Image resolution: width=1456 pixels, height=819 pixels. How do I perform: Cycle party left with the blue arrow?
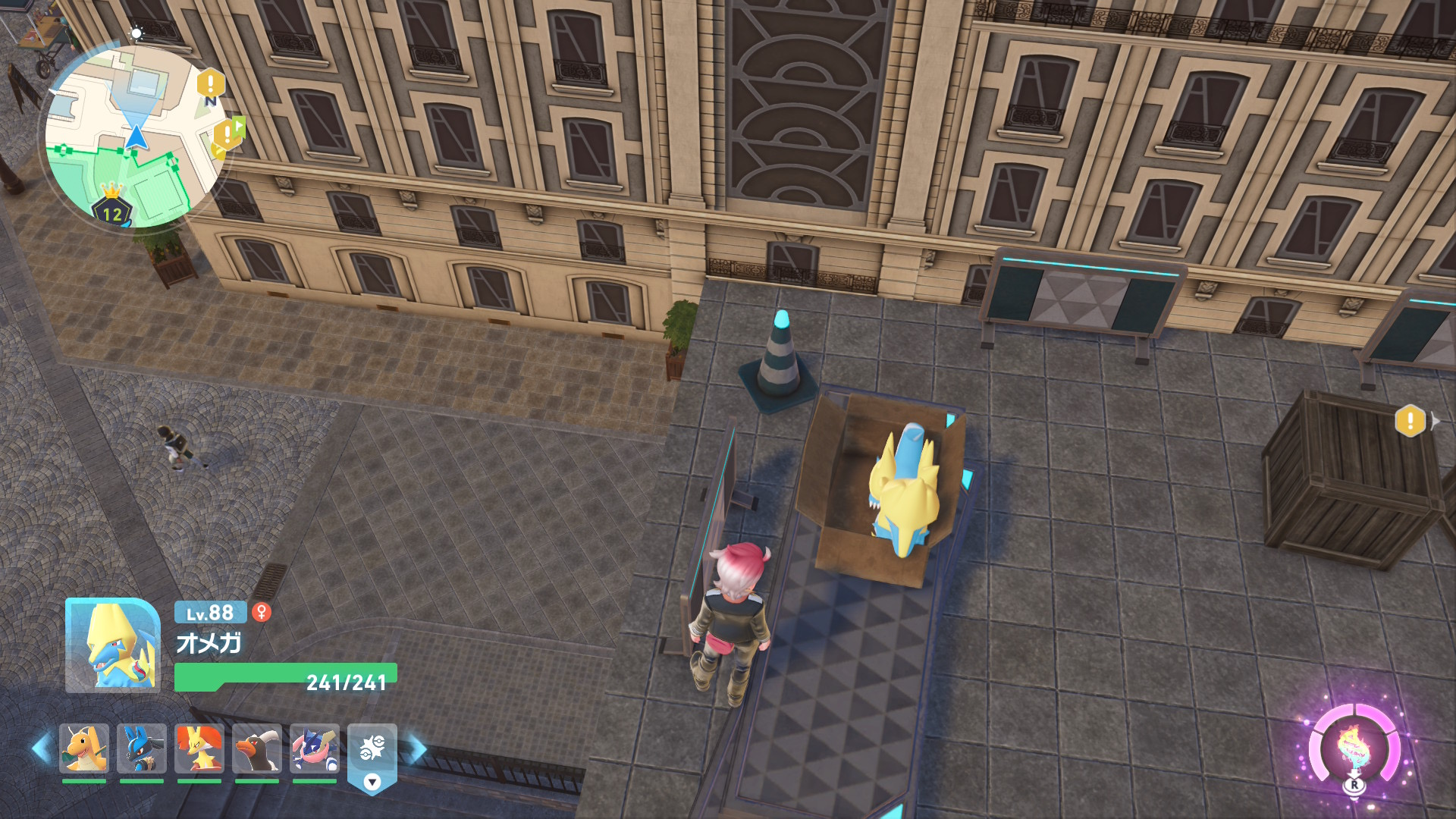pos(41,748)
